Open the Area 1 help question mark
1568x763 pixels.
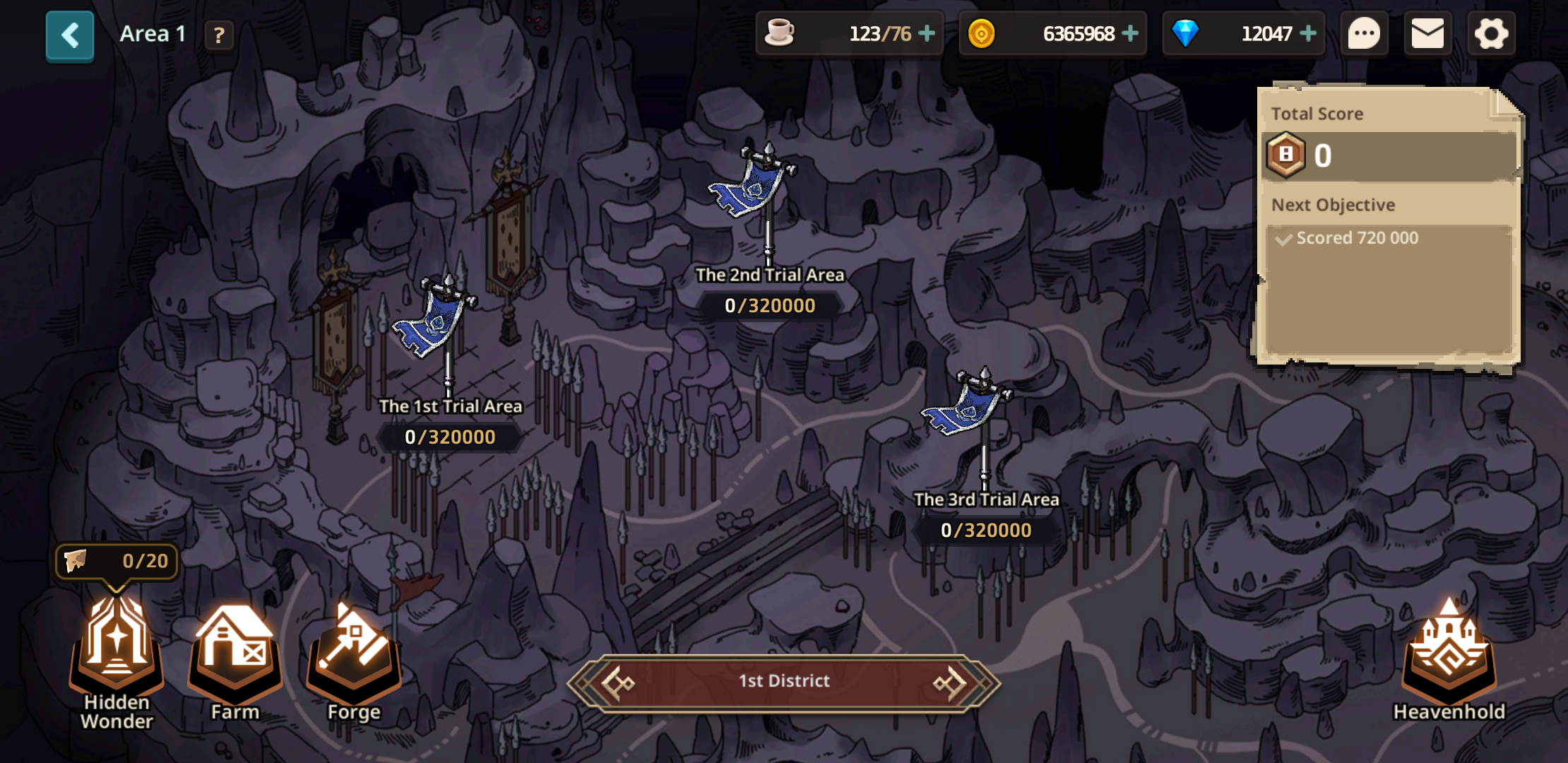(x=219, y=35)
